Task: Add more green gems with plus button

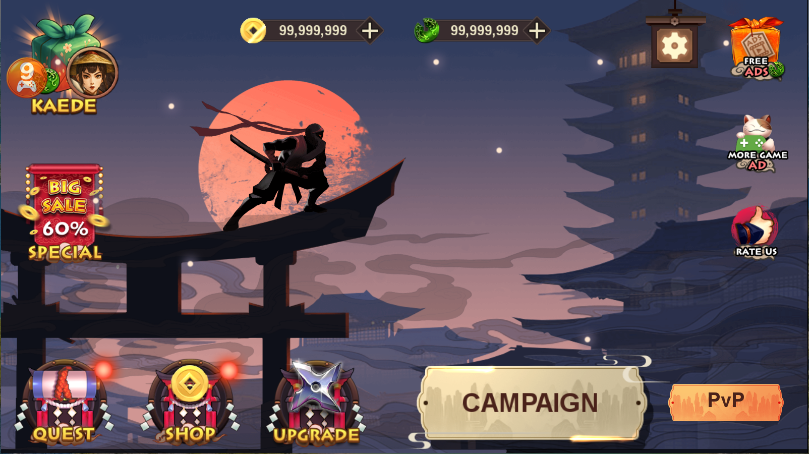Action: (537, 31)
